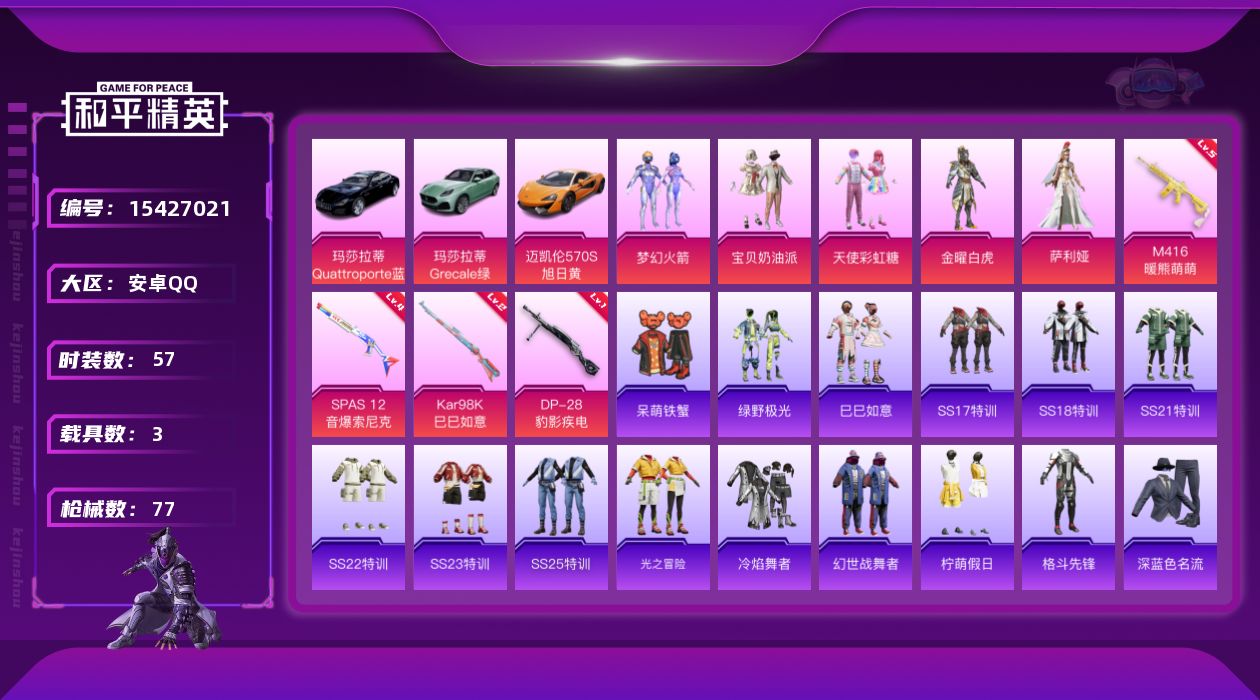Select the 玛莎拉蒂 Quattroporte蓝 car tile

click(358, 211)
